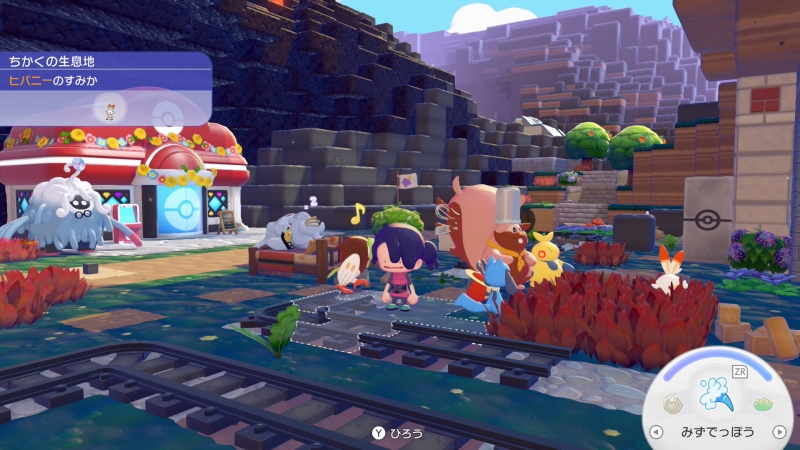The image size is (800, 450).
Task: Select the ヒバニー icon in the habitat panel
Action: tap(108, 108)
